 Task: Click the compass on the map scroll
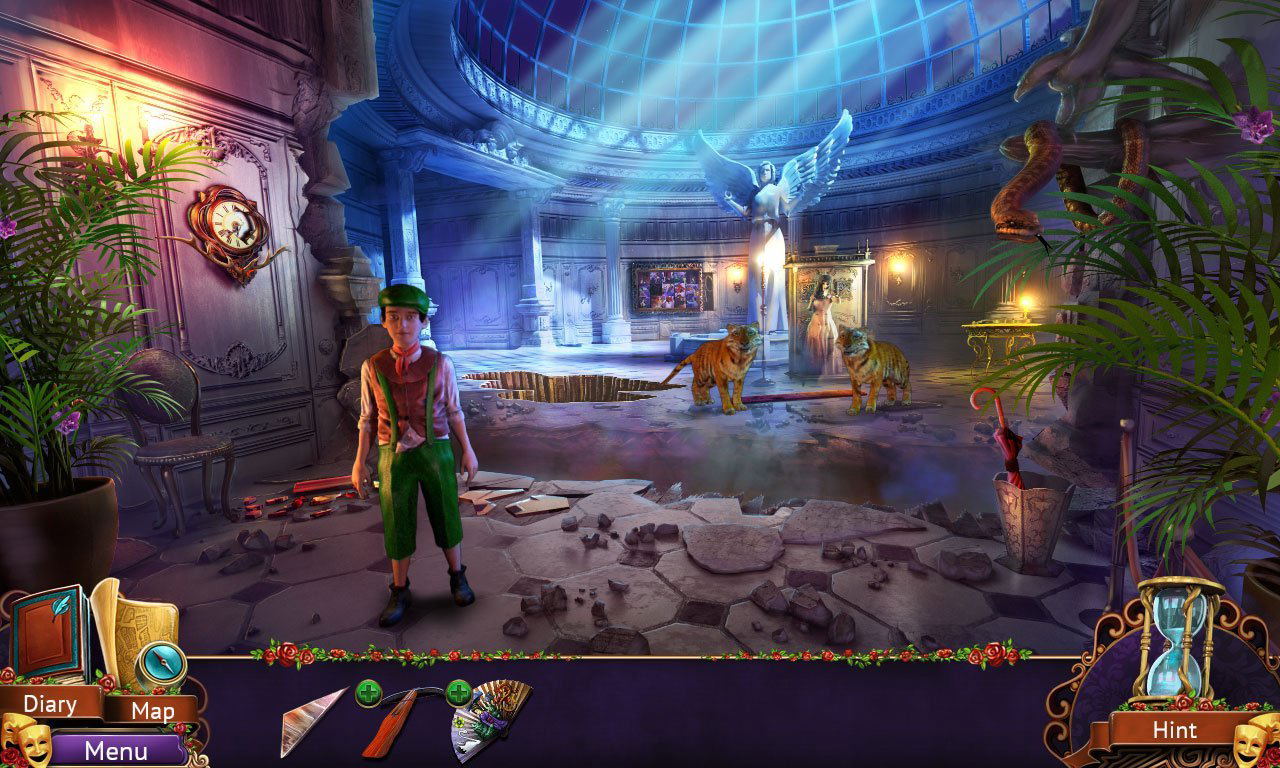click(x=160, y=660)
